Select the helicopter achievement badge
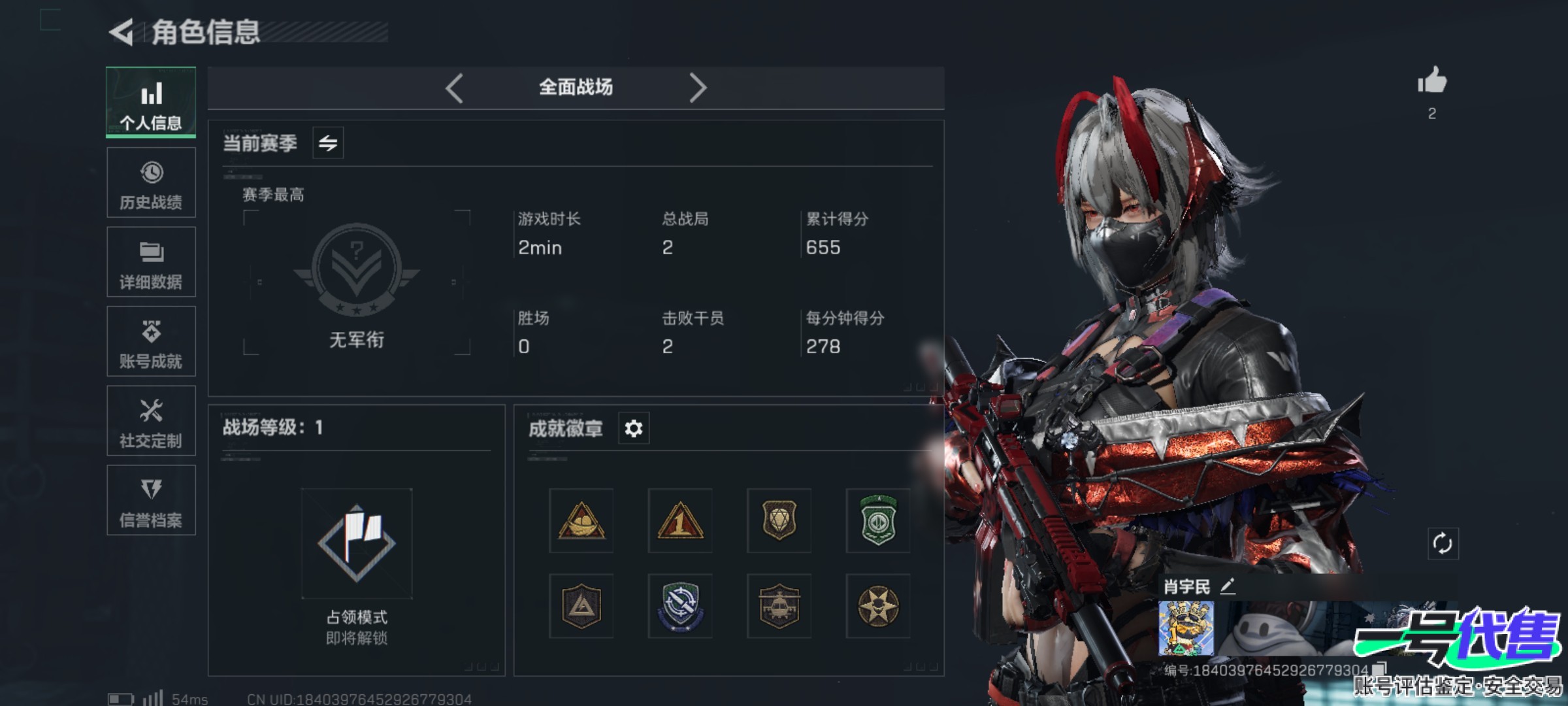The image size is (1568, 706). click(x=779, y=606)
